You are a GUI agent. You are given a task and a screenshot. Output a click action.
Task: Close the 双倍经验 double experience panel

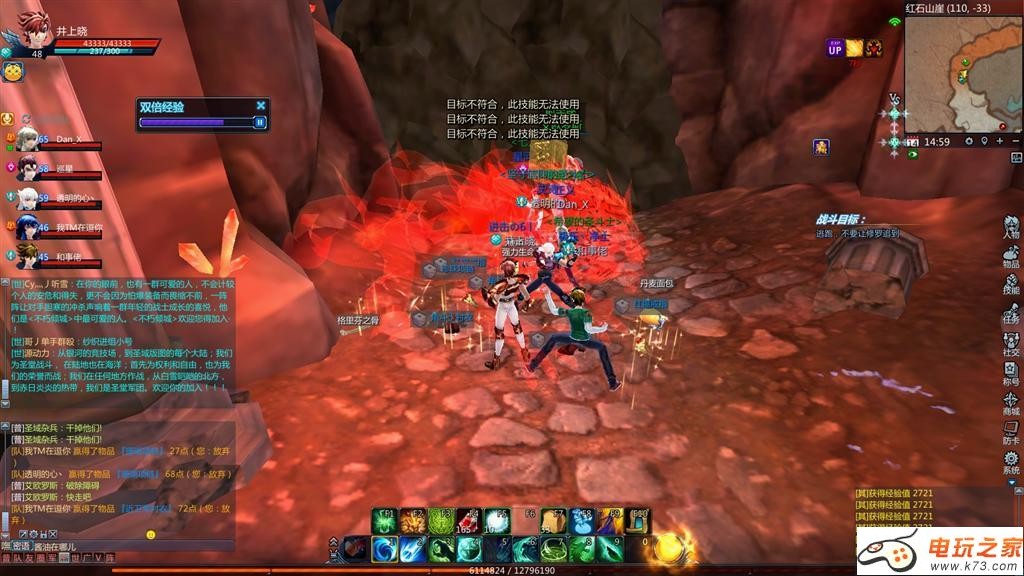click(x=261, y=105)
